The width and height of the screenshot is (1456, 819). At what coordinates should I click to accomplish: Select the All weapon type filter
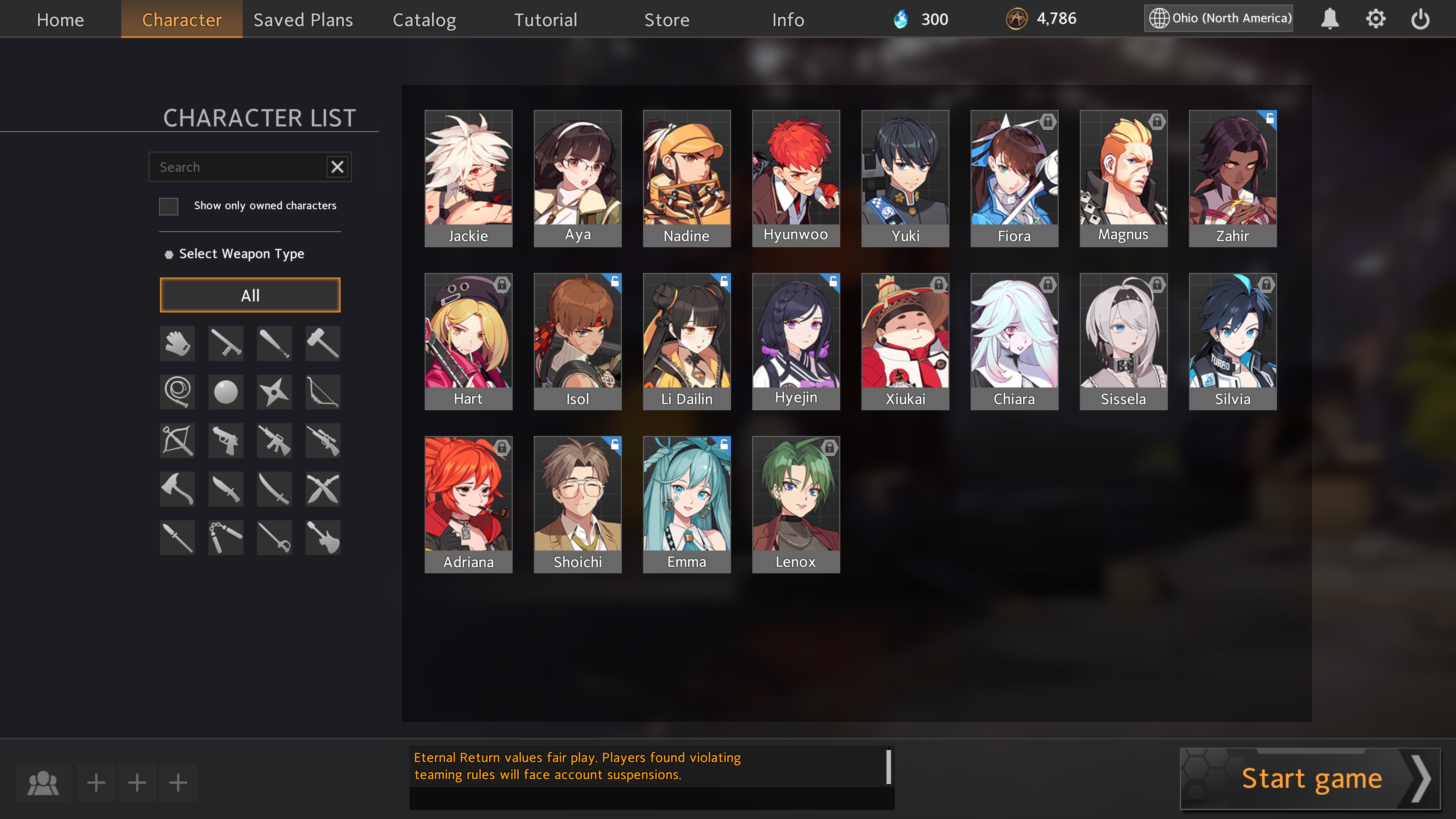click(250, 295)
